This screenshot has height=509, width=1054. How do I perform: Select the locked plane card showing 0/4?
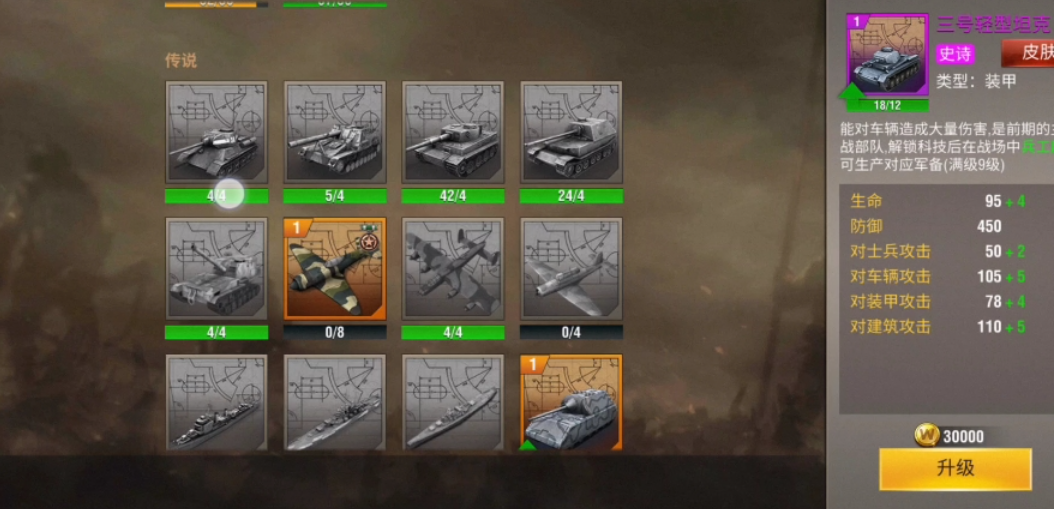(571, 269)
